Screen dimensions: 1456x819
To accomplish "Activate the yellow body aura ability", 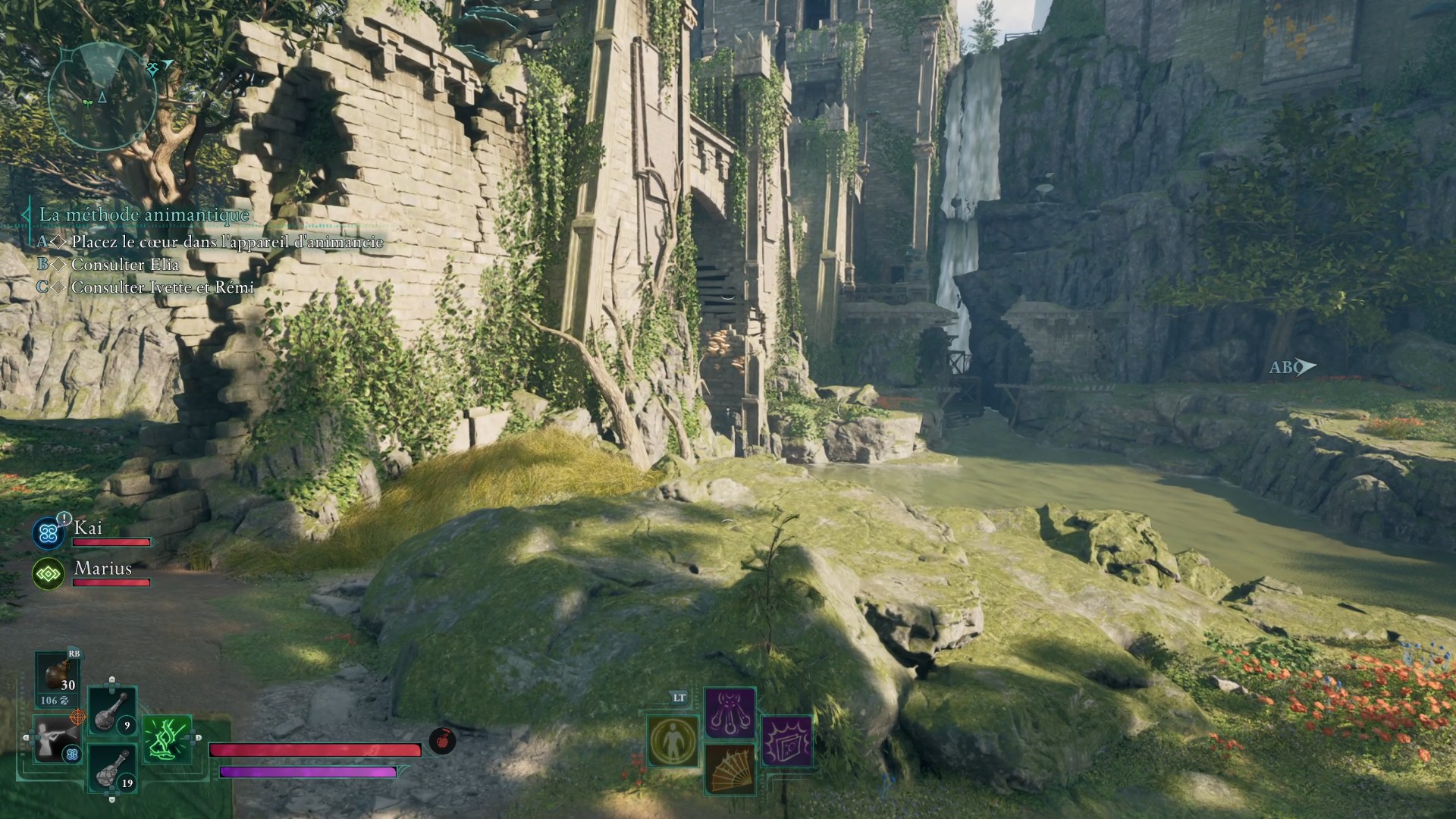I will tap(673, 741).
